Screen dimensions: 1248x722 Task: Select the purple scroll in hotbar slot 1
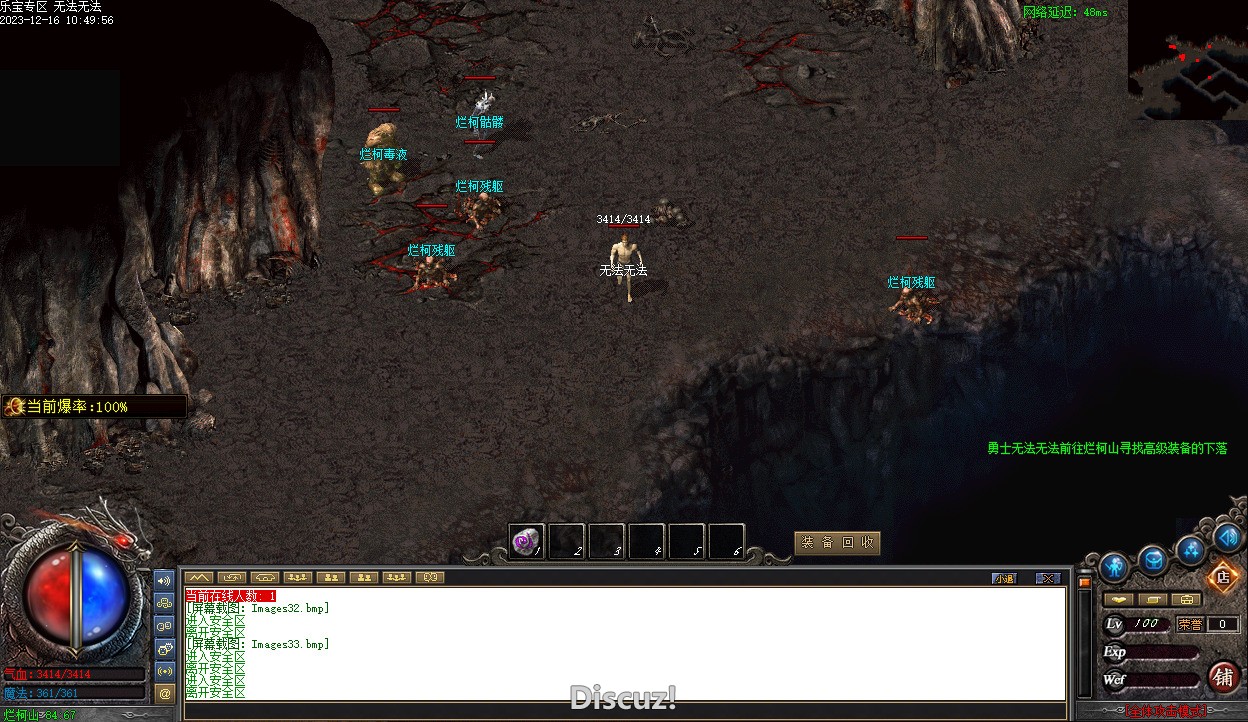point(526,542)
